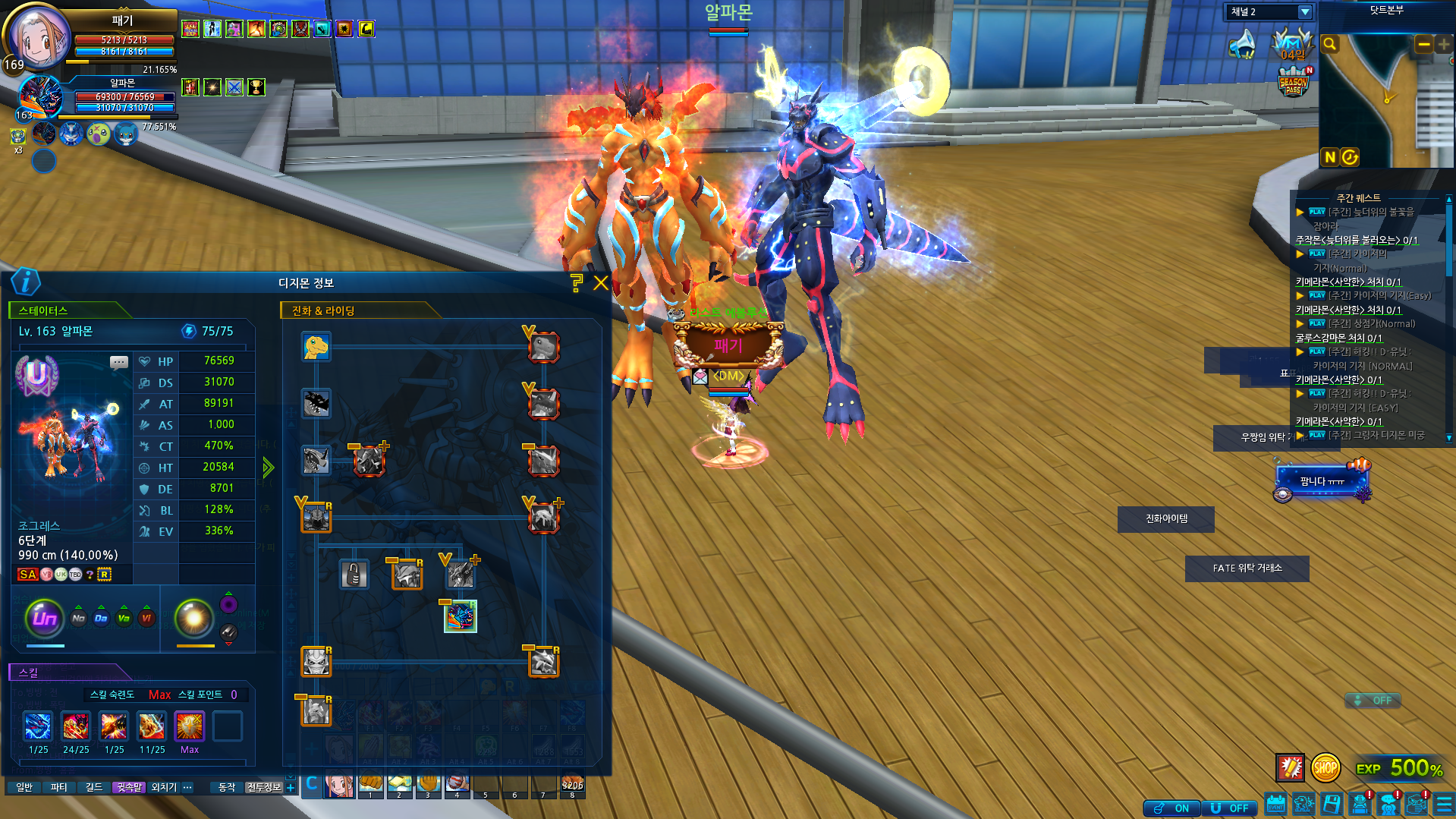Open the megaphone announcement icon
This screenshot has width=1456, height=819.
click(x=1243, y=44)
